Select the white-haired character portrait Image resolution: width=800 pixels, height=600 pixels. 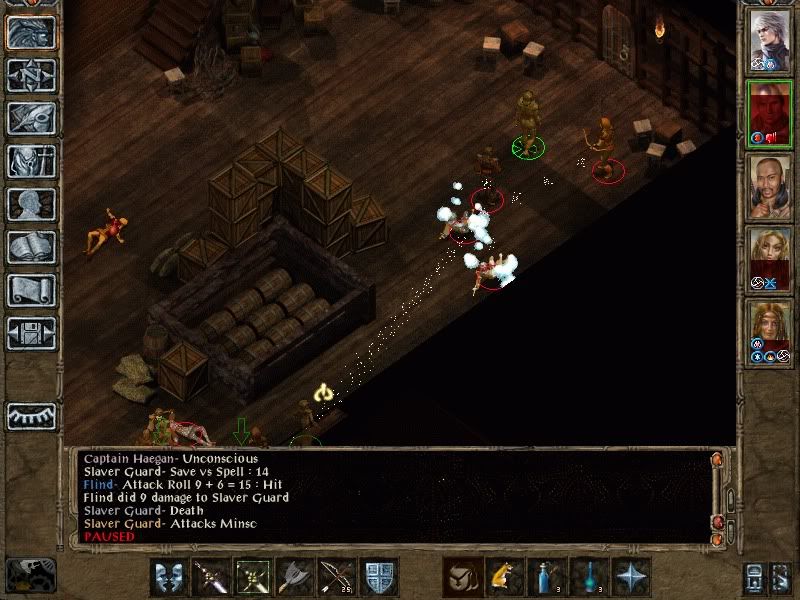(x=770, y=42)
